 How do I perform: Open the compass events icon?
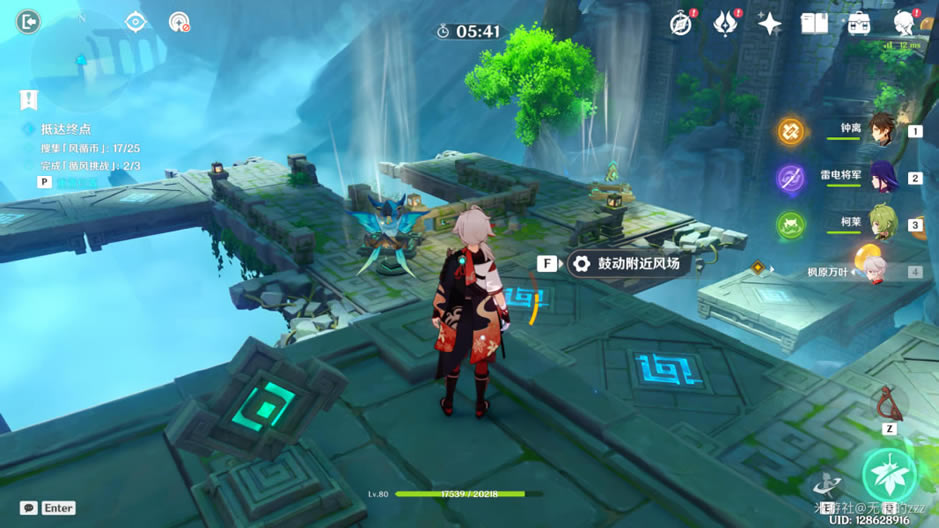pos(681,23)
